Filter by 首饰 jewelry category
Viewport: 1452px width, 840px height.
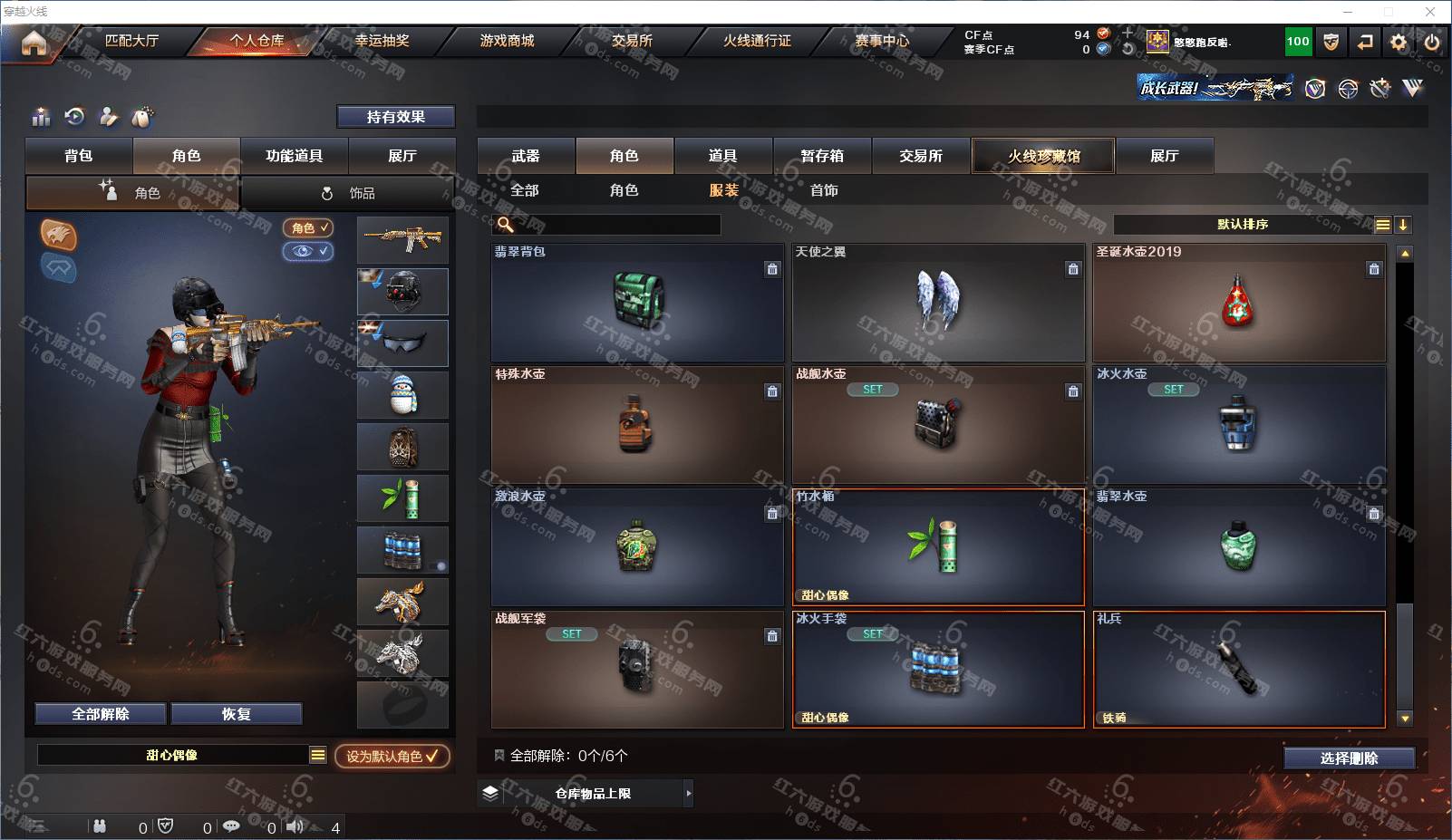[824, 190]
